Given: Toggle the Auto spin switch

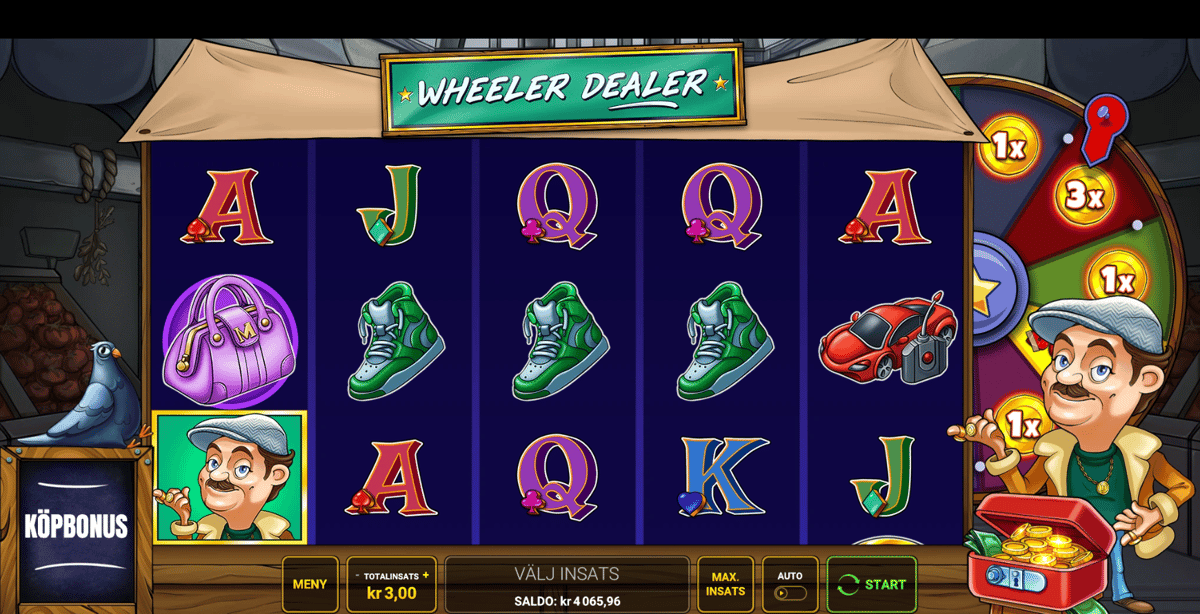Looking at the screenshot, I should pyautogui.click(x=790, y=593).
